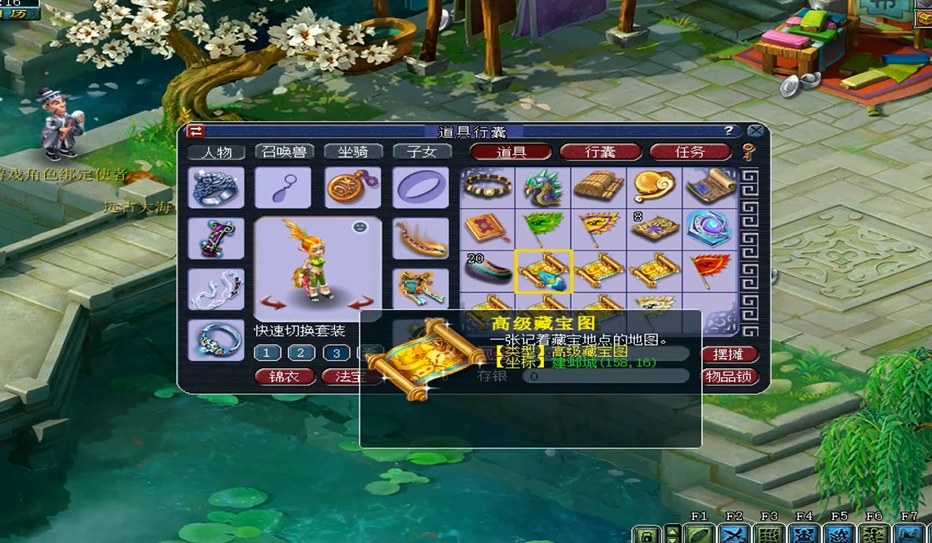Open the 任务 quest items tab

tap(690, 152)
